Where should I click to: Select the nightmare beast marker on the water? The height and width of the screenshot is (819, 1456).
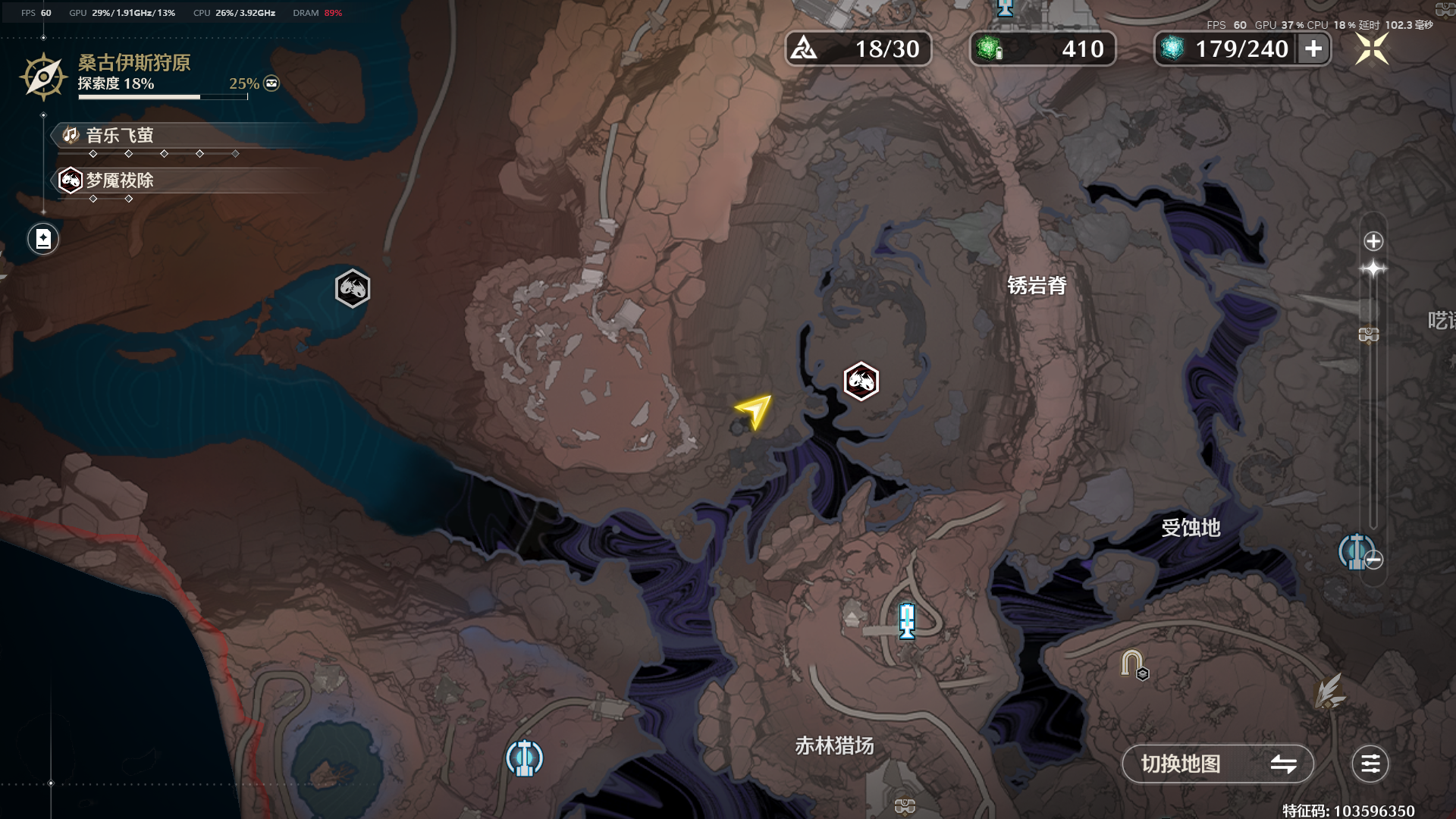(x=353, y=289)
